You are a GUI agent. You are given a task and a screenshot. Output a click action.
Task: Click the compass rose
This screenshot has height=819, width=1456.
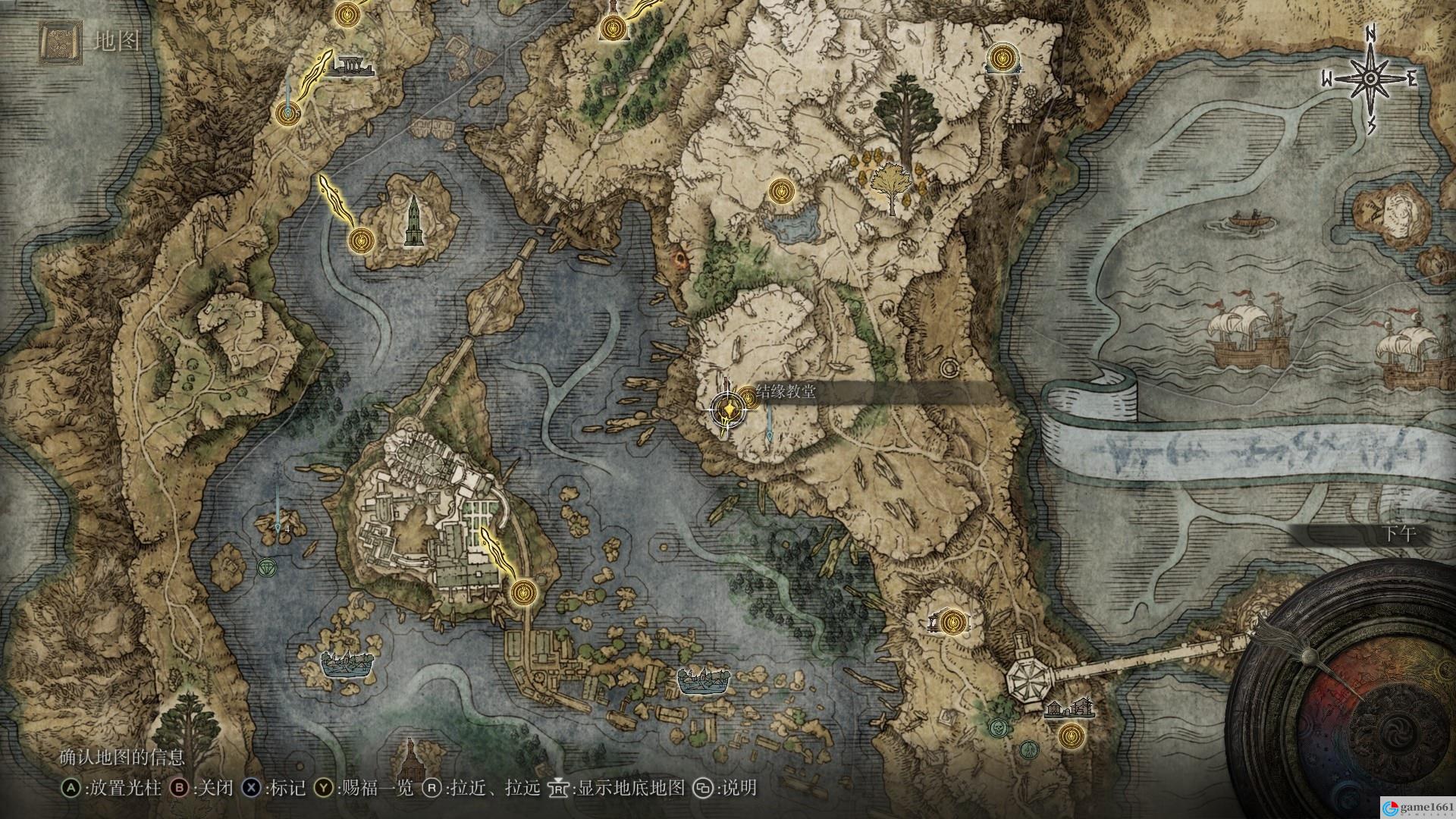tap(1370, 79)
